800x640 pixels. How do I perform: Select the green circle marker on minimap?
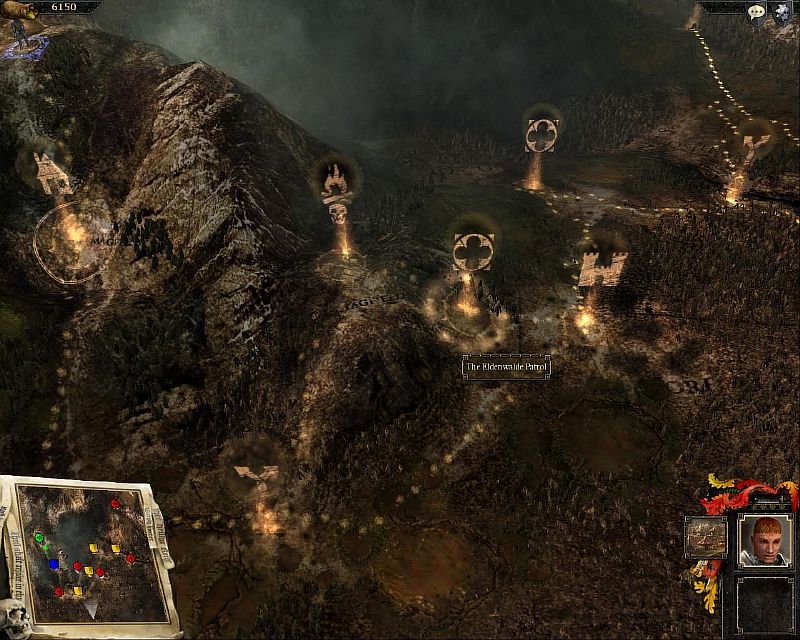[40, 538]
